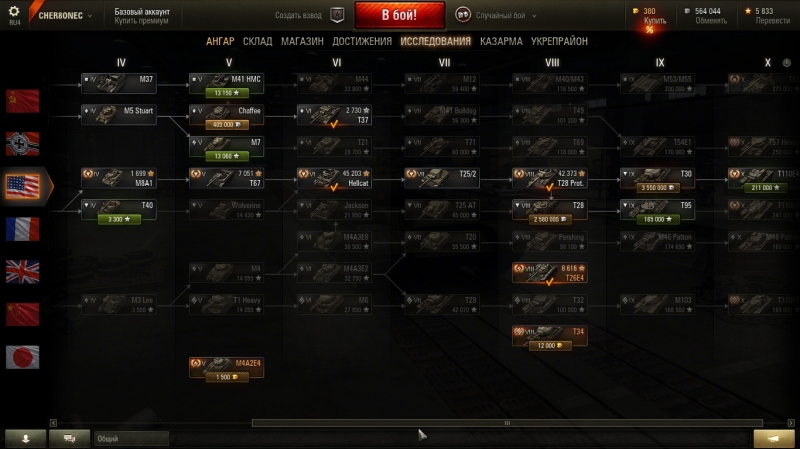Screen dimensions: 800x449
Task: Click Создать взвод to create a platoon
Action: click(309, 16)
